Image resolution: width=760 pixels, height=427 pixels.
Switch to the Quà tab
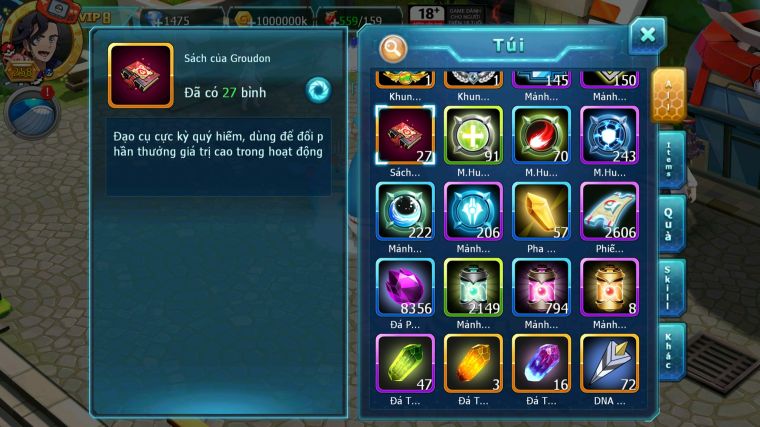[671, 224]
